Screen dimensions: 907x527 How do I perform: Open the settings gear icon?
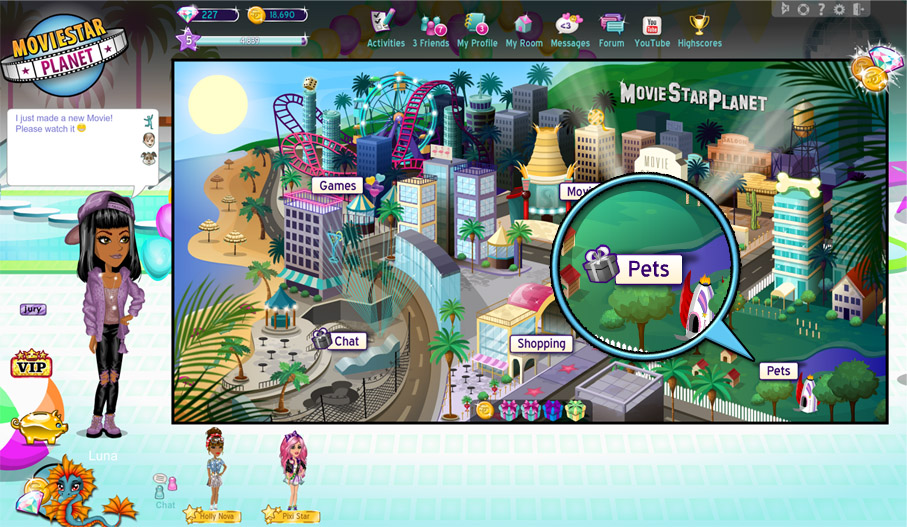(x=838, y=9)
